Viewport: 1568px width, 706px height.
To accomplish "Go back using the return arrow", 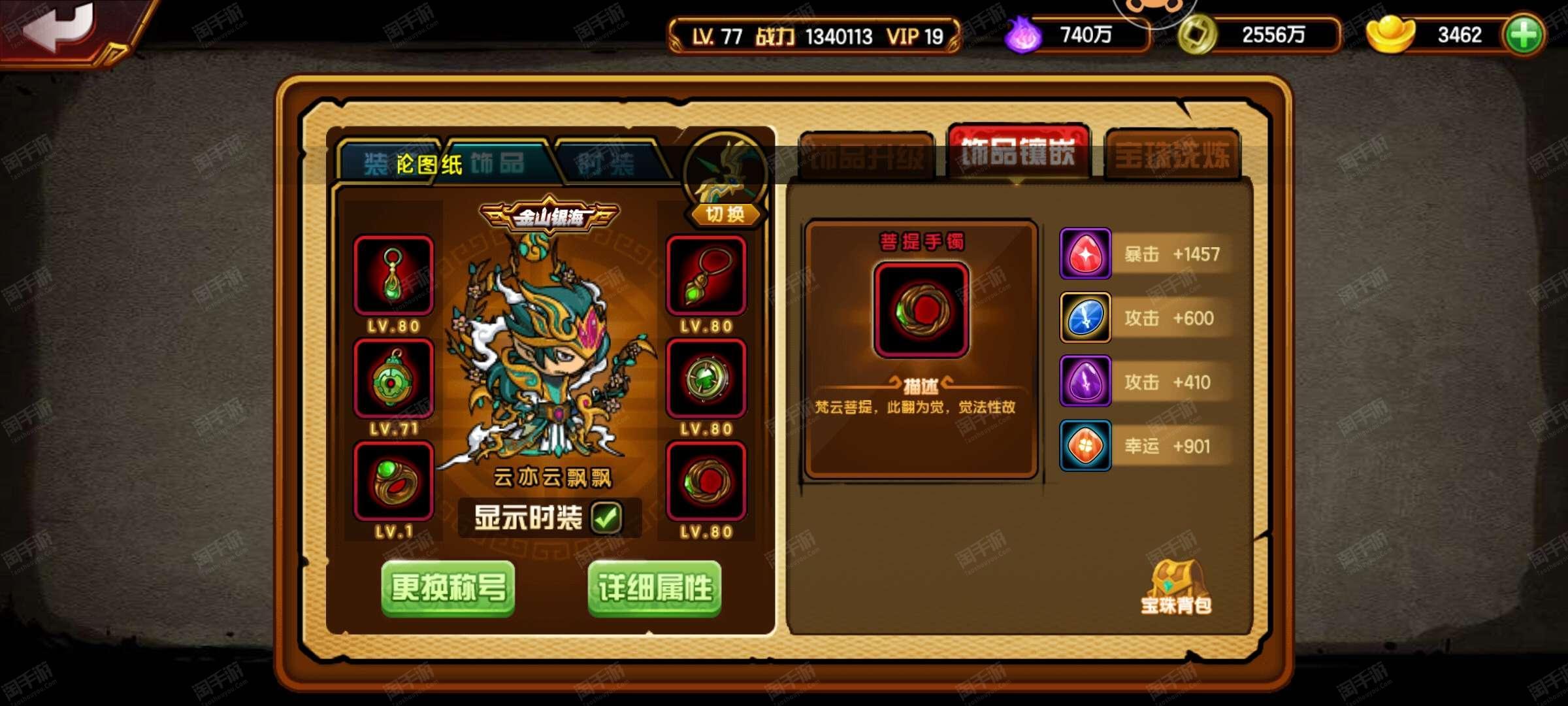I will 62,29.
